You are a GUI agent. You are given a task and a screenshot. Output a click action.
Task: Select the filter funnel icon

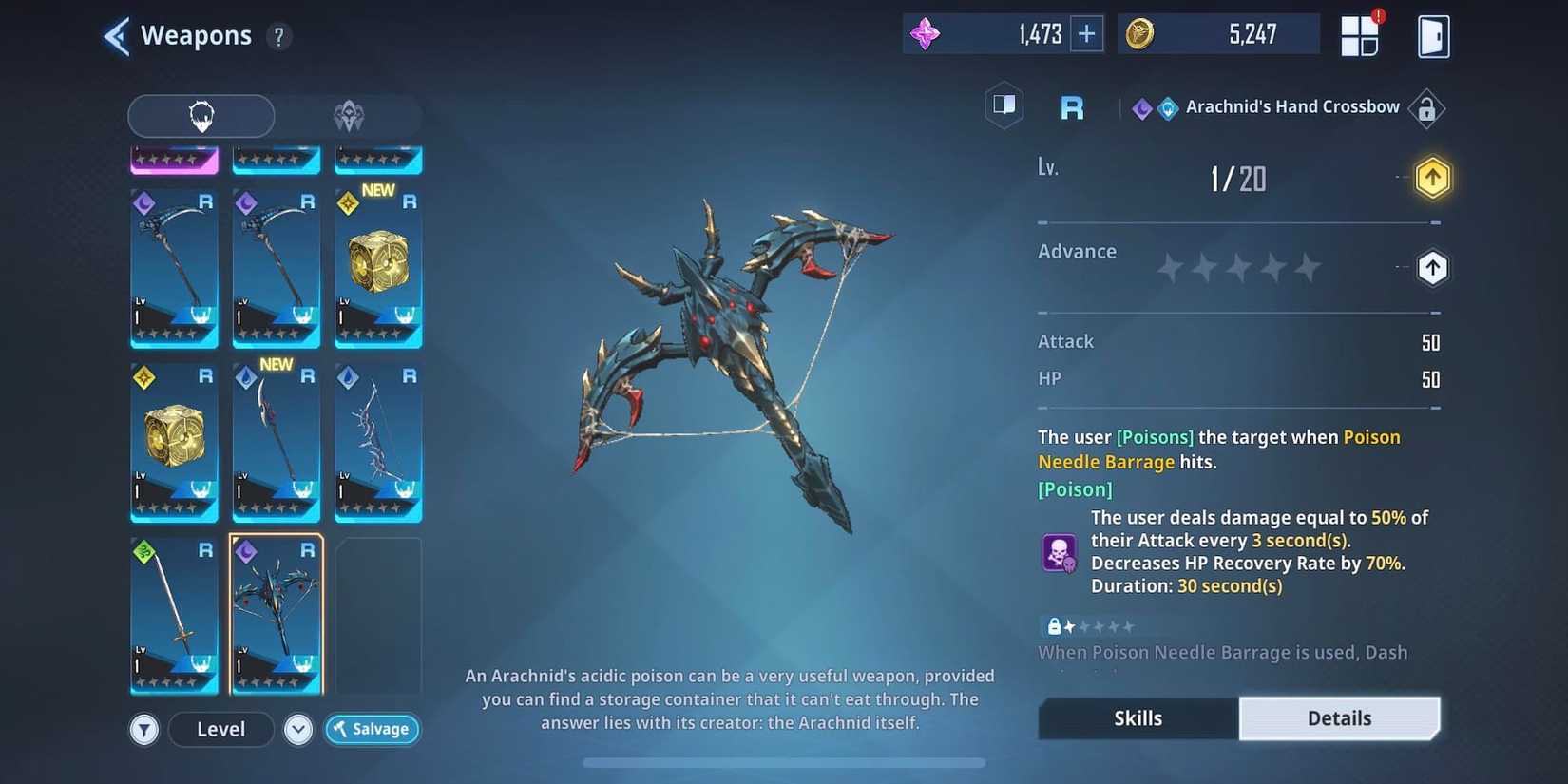point(143,729)
